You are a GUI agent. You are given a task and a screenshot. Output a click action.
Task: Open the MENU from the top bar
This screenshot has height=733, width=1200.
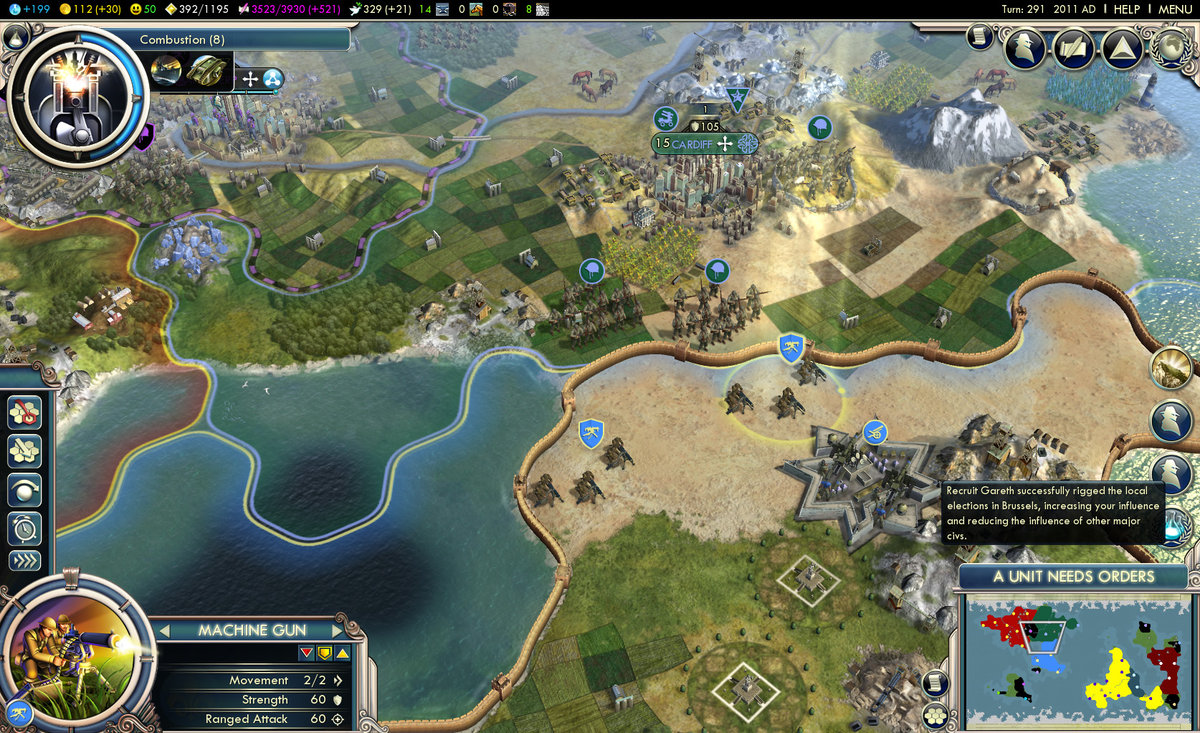(x=1174, y=9)
